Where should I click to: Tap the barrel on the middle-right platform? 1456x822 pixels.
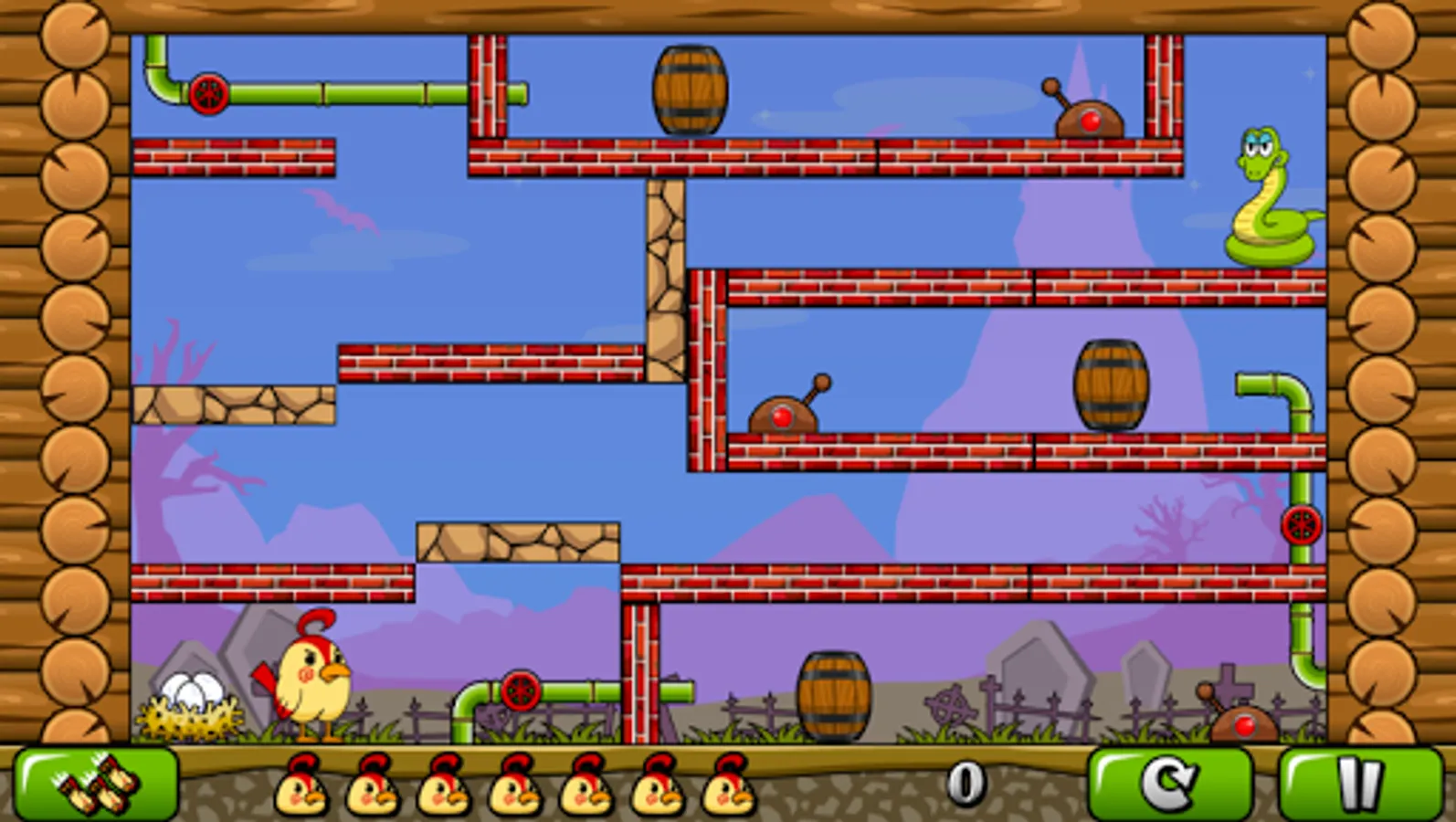(x=1109, y=384)
